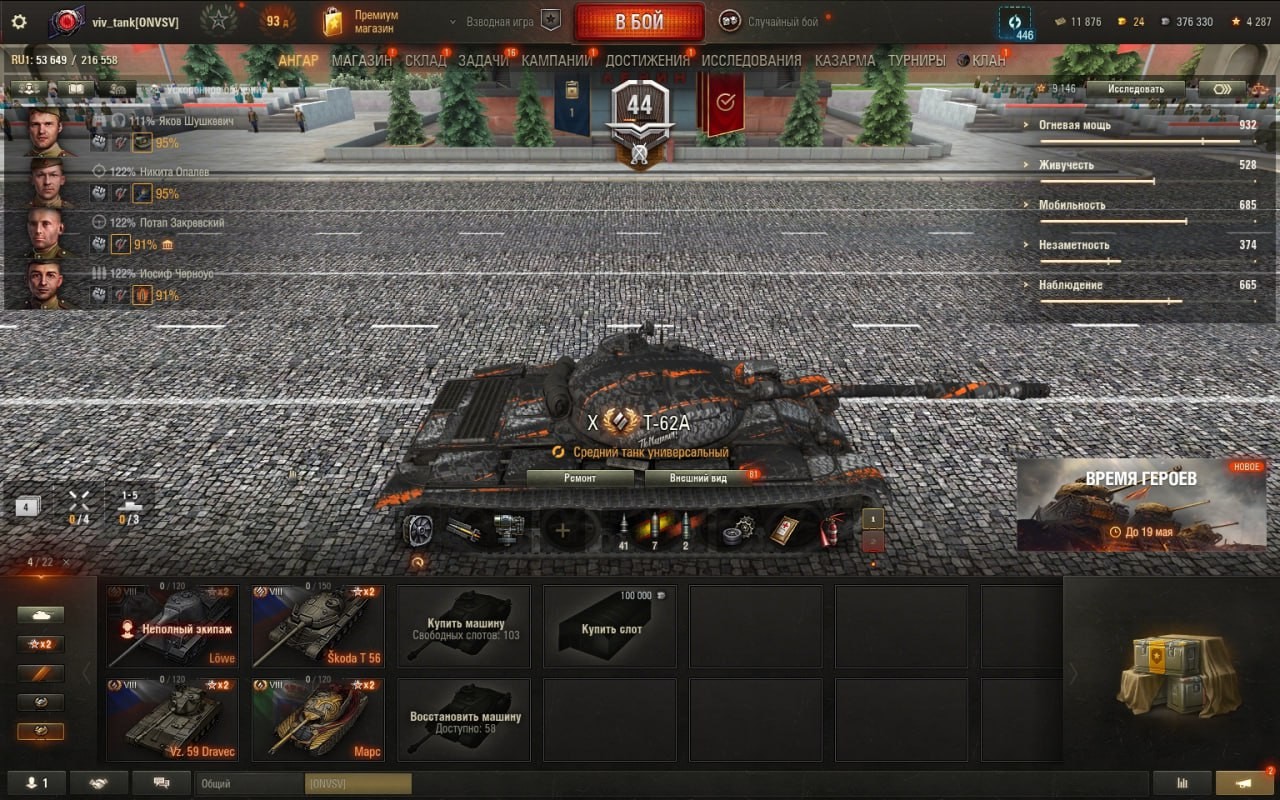
Task: Open the СКЛАД tab
Action: coord(425,60)
